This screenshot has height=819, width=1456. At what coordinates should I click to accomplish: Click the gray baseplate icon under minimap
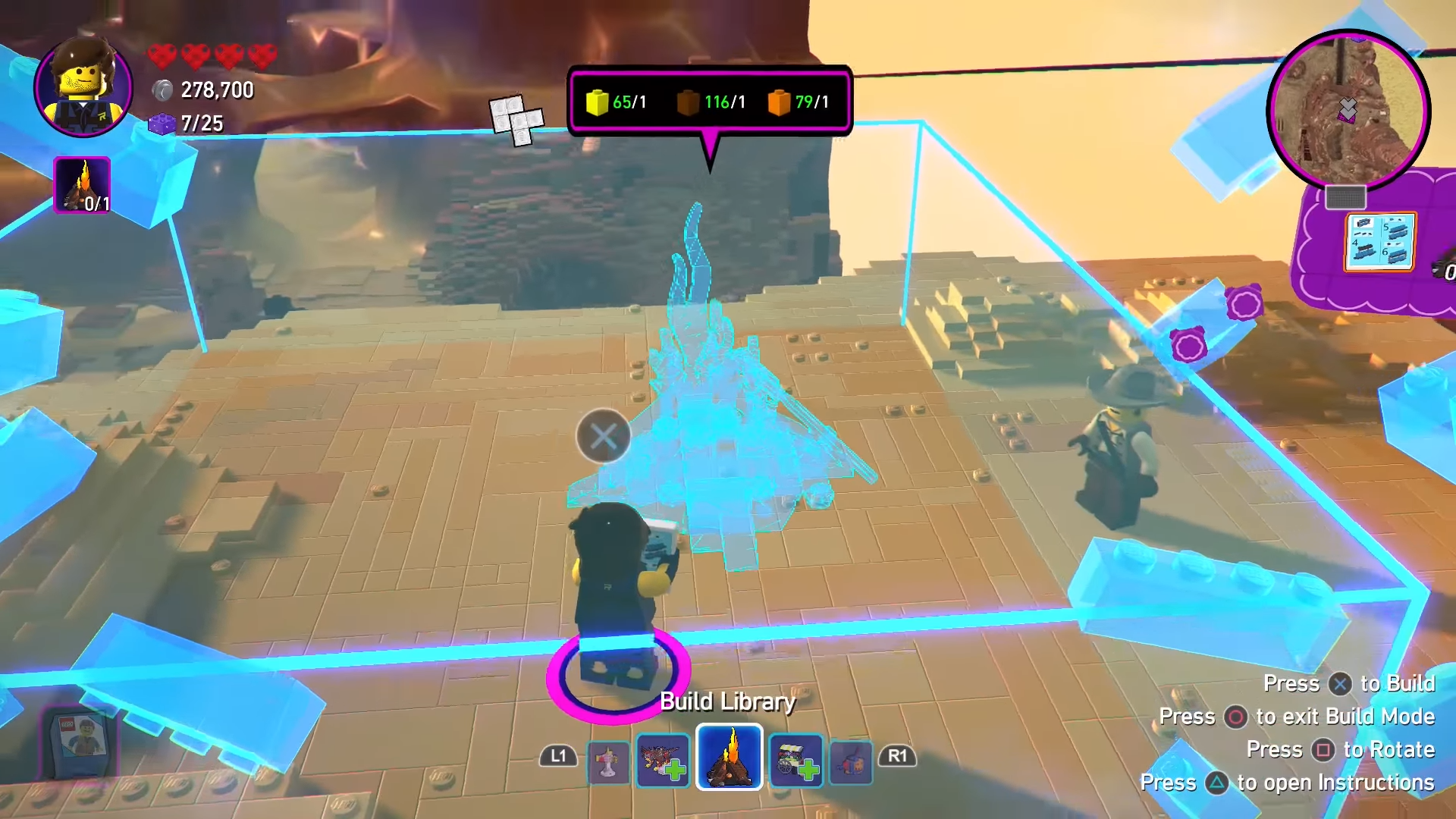click(1345, 198)
